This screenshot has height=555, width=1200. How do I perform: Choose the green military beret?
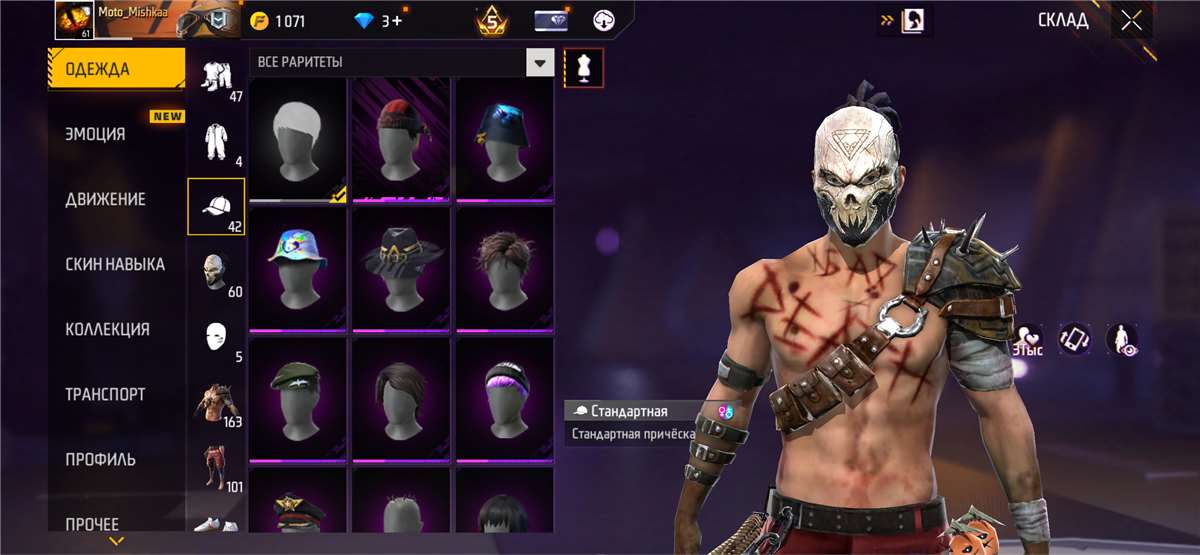pyautogui.click(x=297, y=398)
